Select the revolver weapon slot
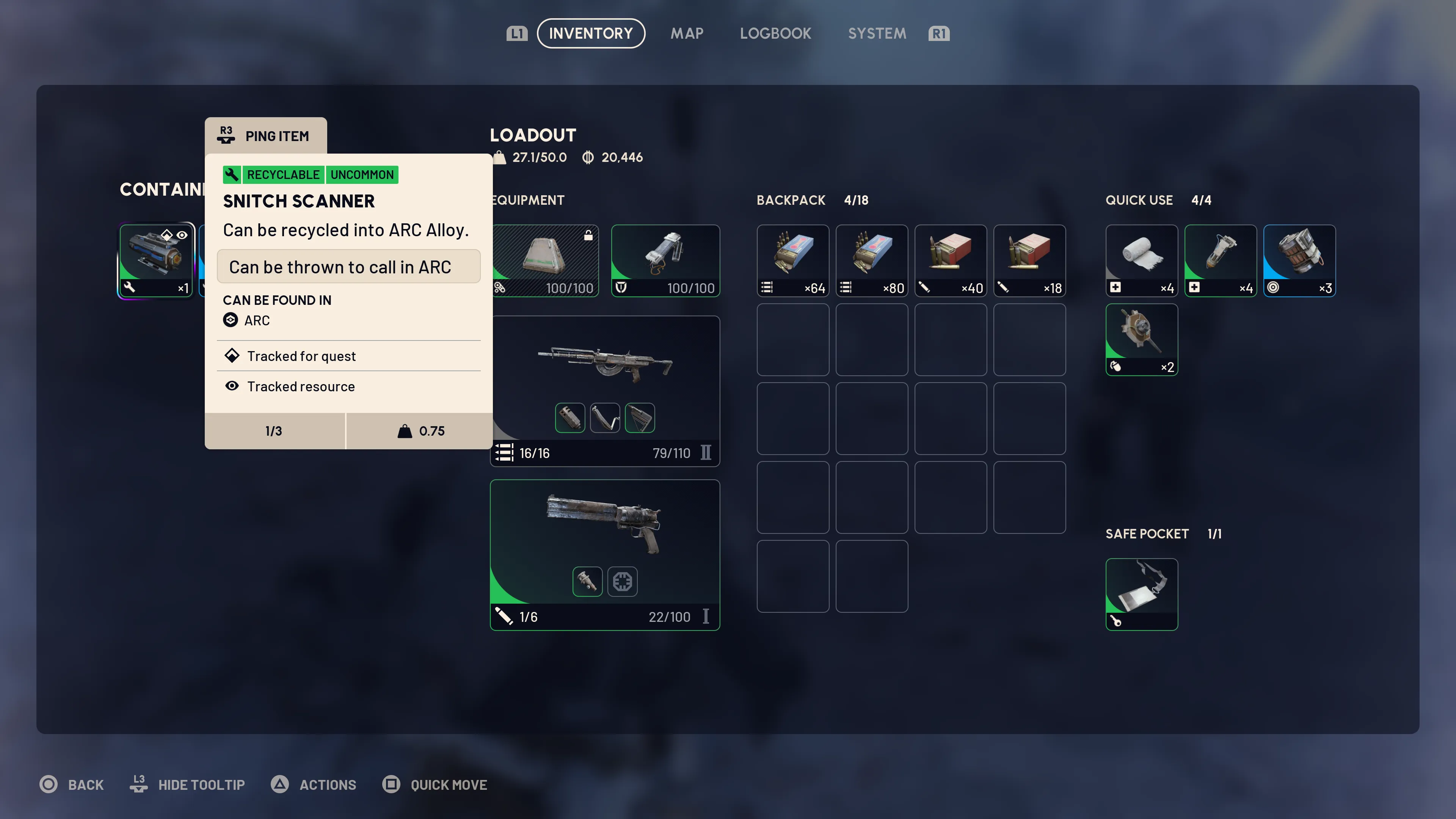 click(605, 554)
